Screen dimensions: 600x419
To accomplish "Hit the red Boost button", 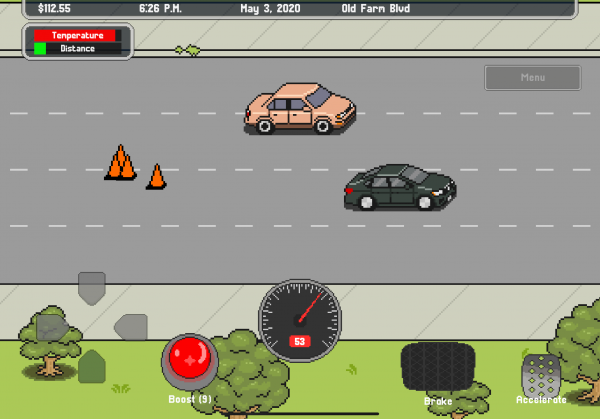I will click(189, 360).
